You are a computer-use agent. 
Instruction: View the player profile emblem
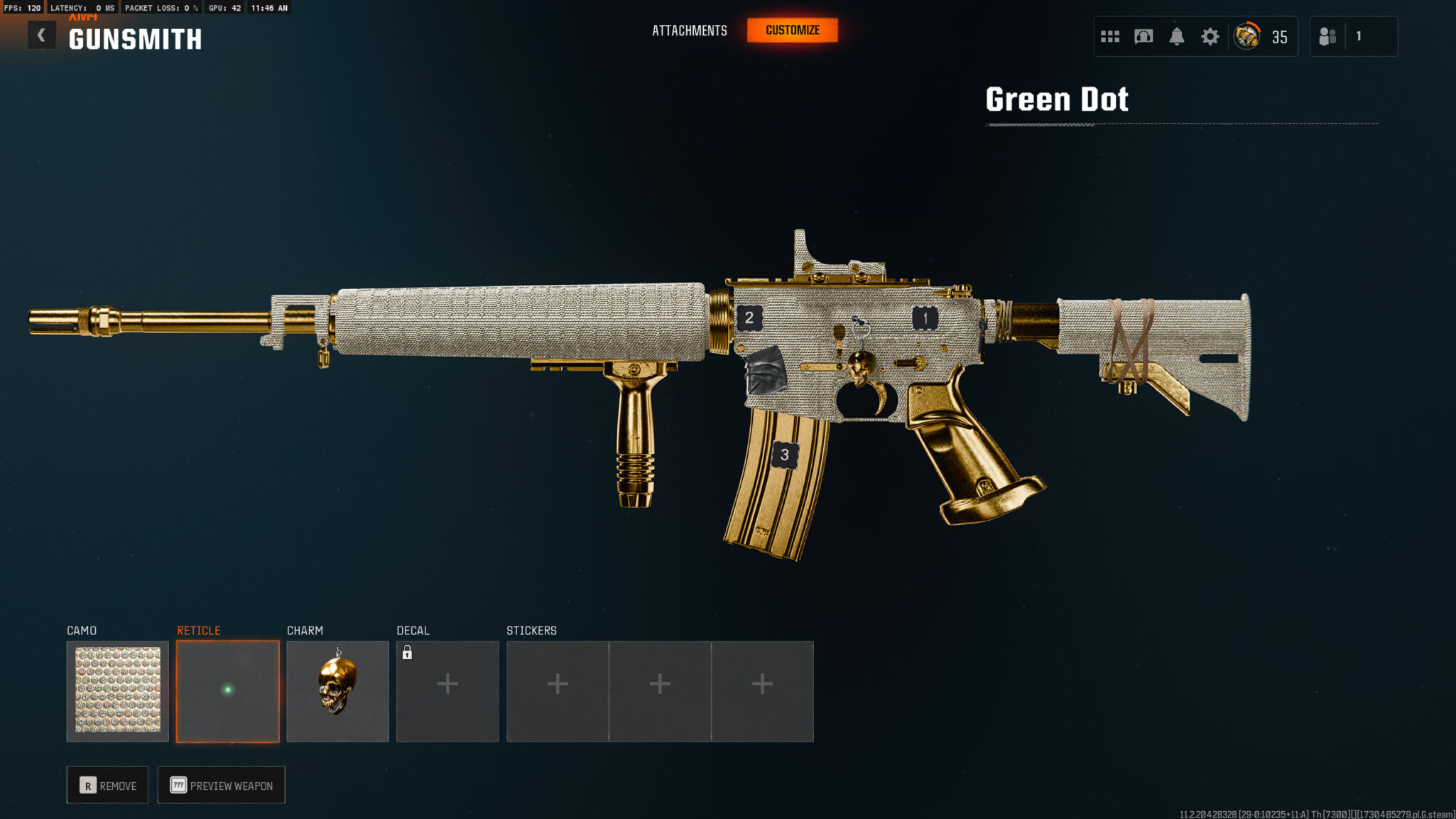pos(1246,36)
